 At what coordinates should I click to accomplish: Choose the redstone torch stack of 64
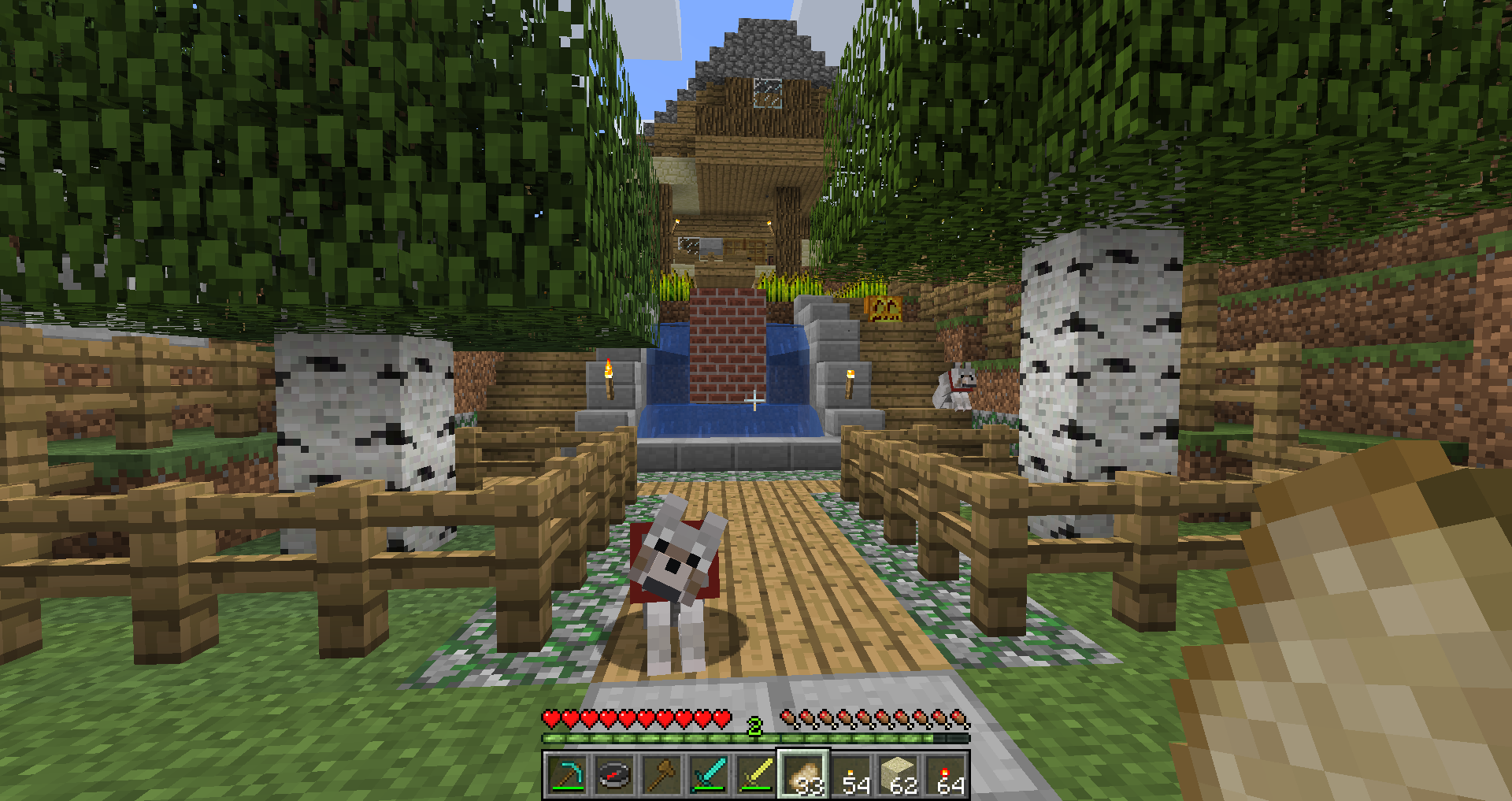pyautogui.click(x=946, y=775)
